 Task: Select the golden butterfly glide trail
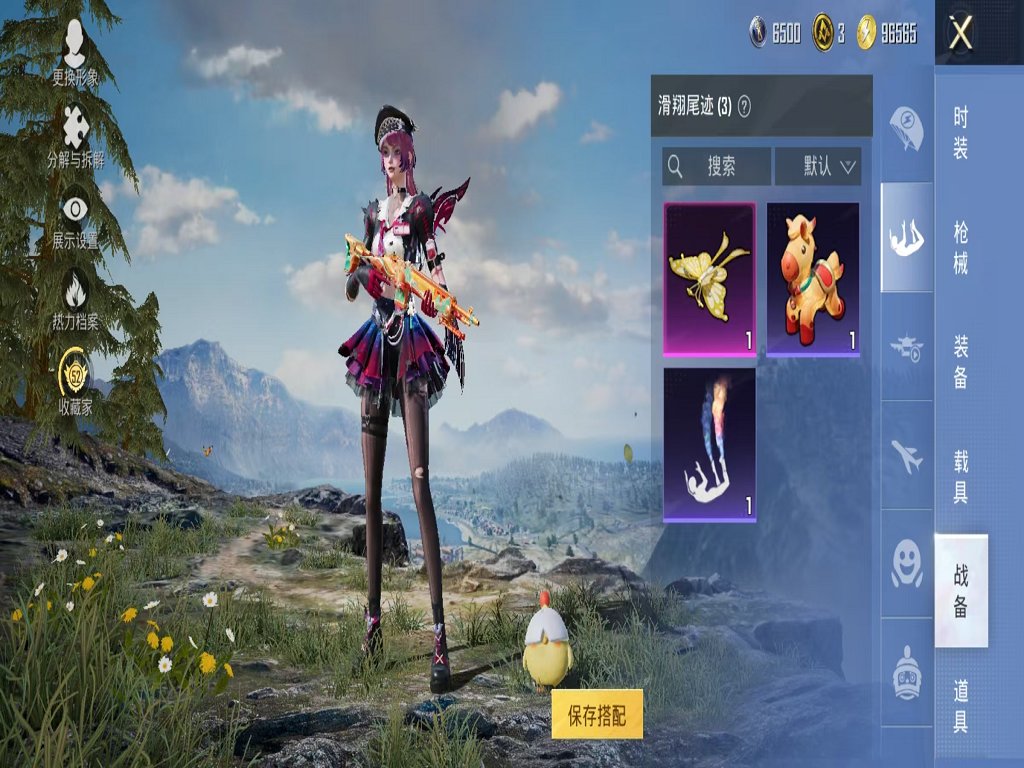coord(710,279)
